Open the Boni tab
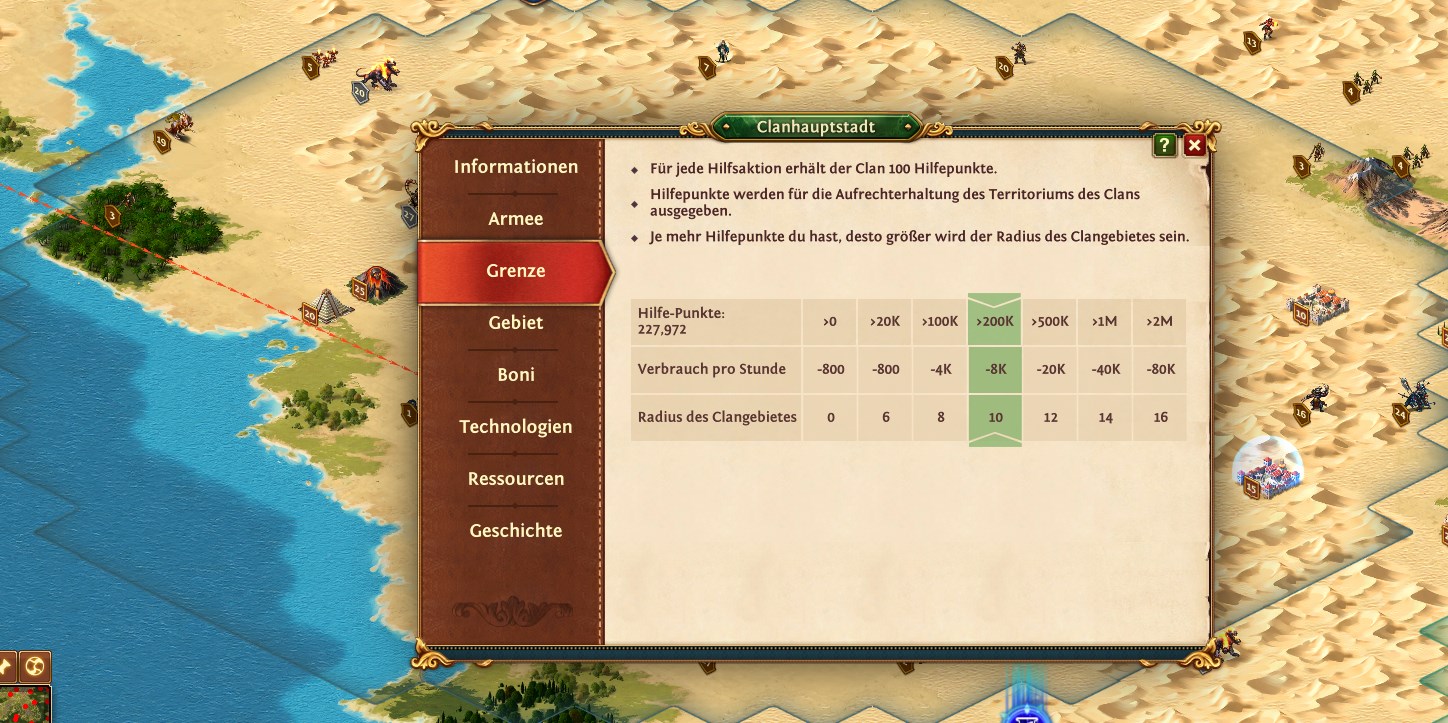The height and width of the screenshot is (723, 1448). pyautogui.click(x=515, y=375)
